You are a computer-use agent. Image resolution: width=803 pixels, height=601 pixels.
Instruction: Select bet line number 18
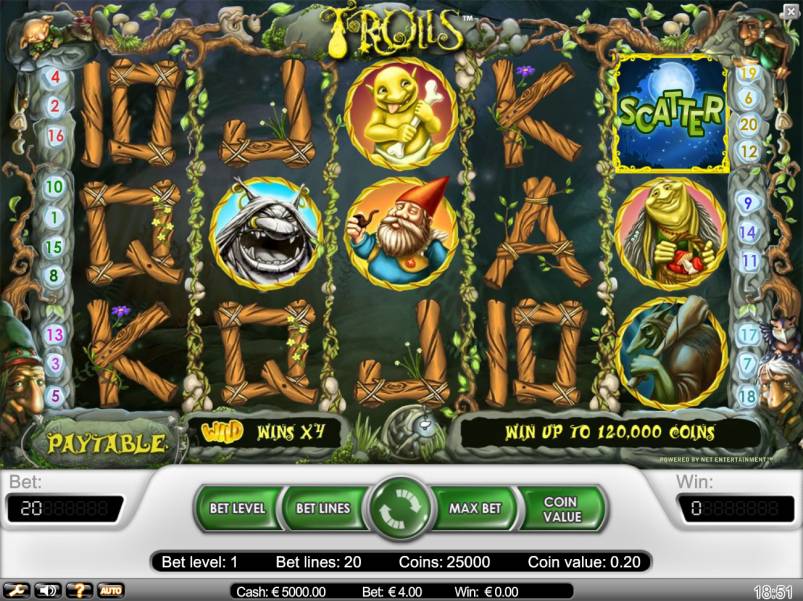click(x=747, y=396)
